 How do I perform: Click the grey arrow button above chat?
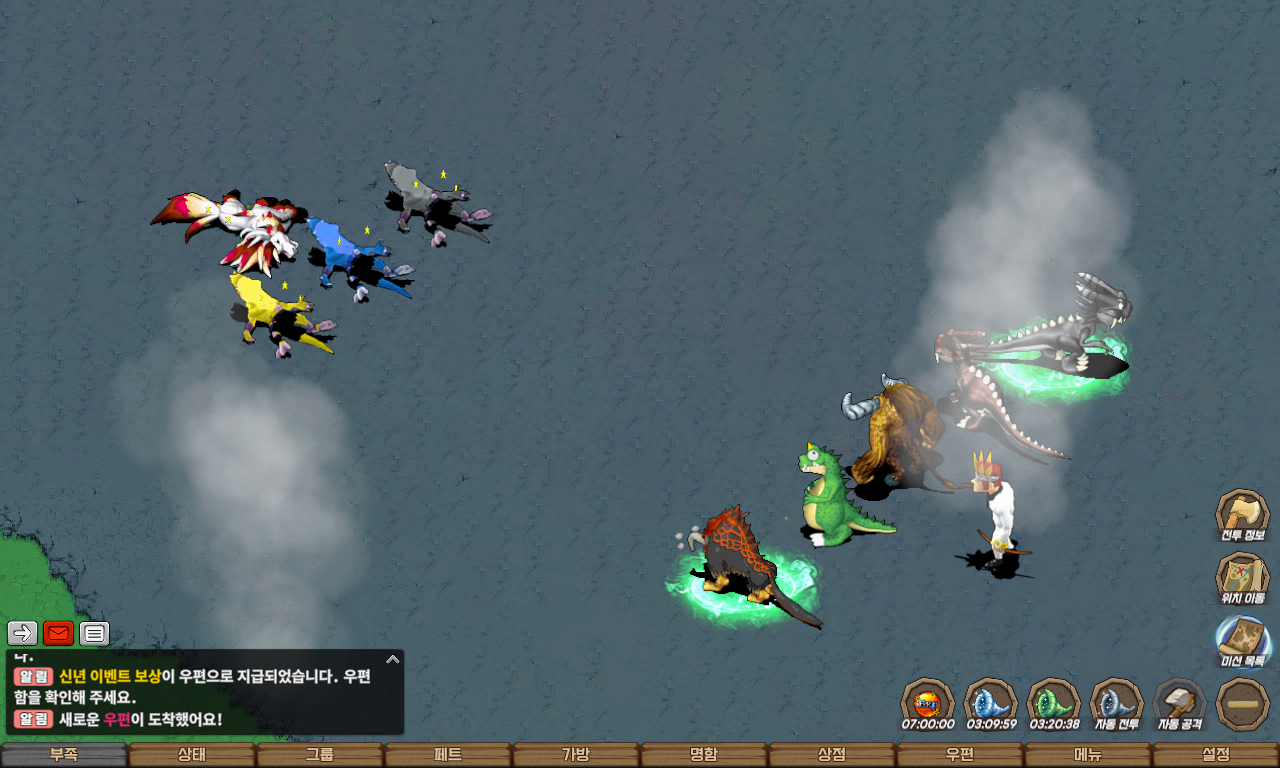pos(22,633)
